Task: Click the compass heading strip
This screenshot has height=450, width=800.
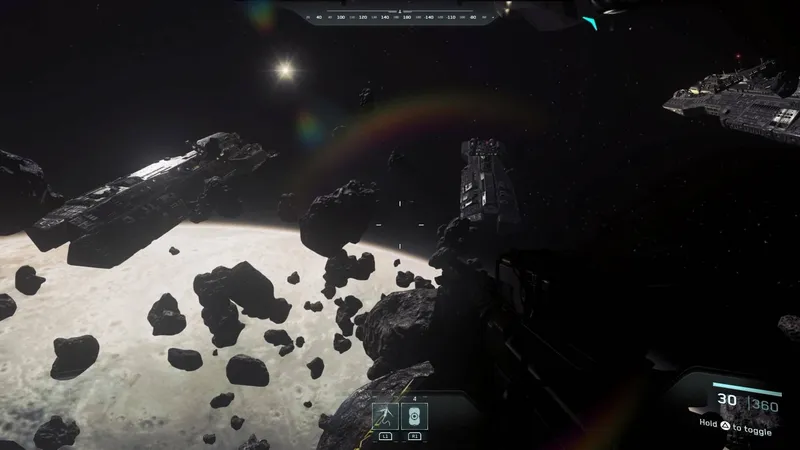Action: [x=400, y=16]
